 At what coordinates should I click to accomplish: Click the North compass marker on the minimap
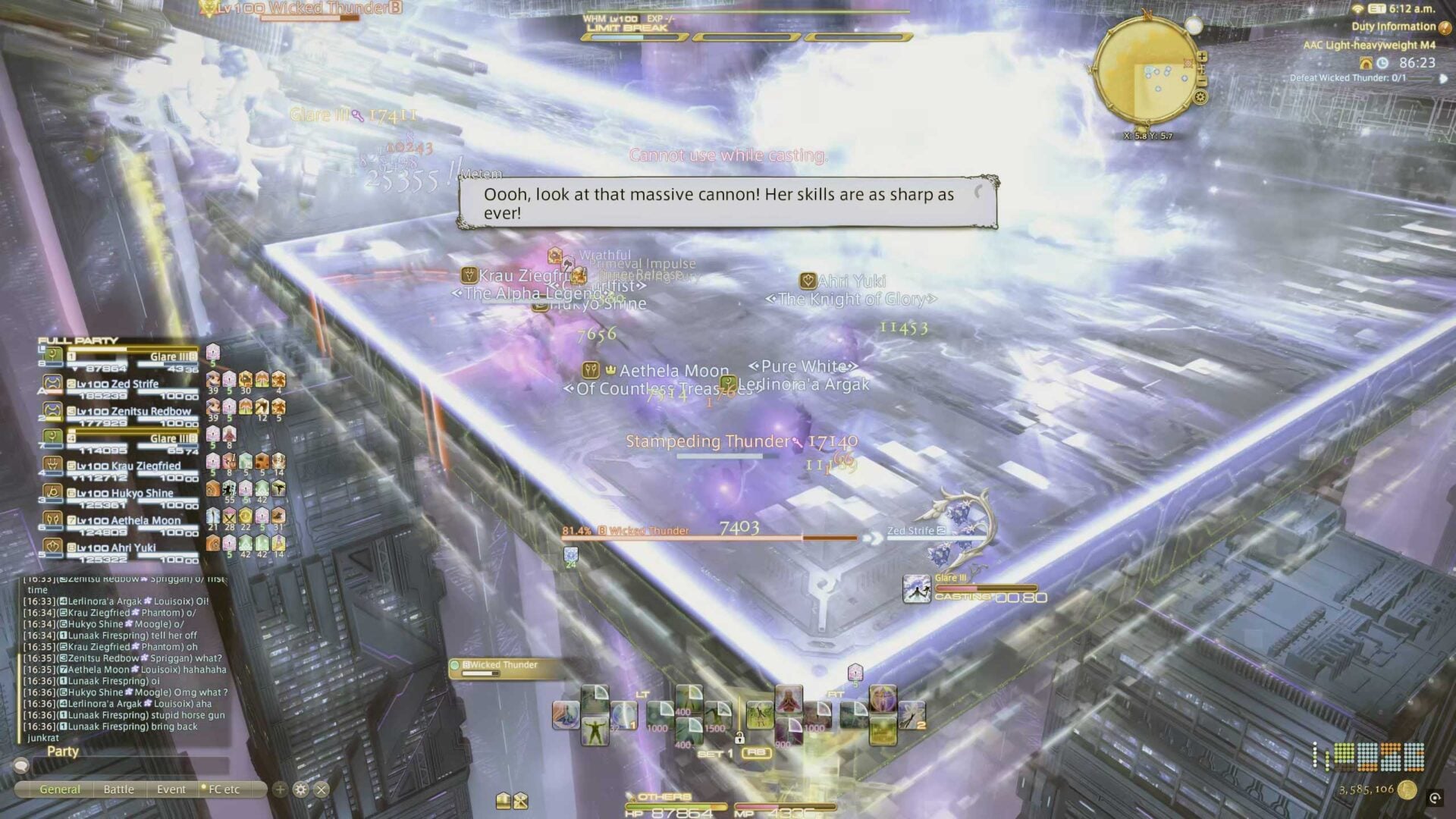click(x=1147, y=15)
